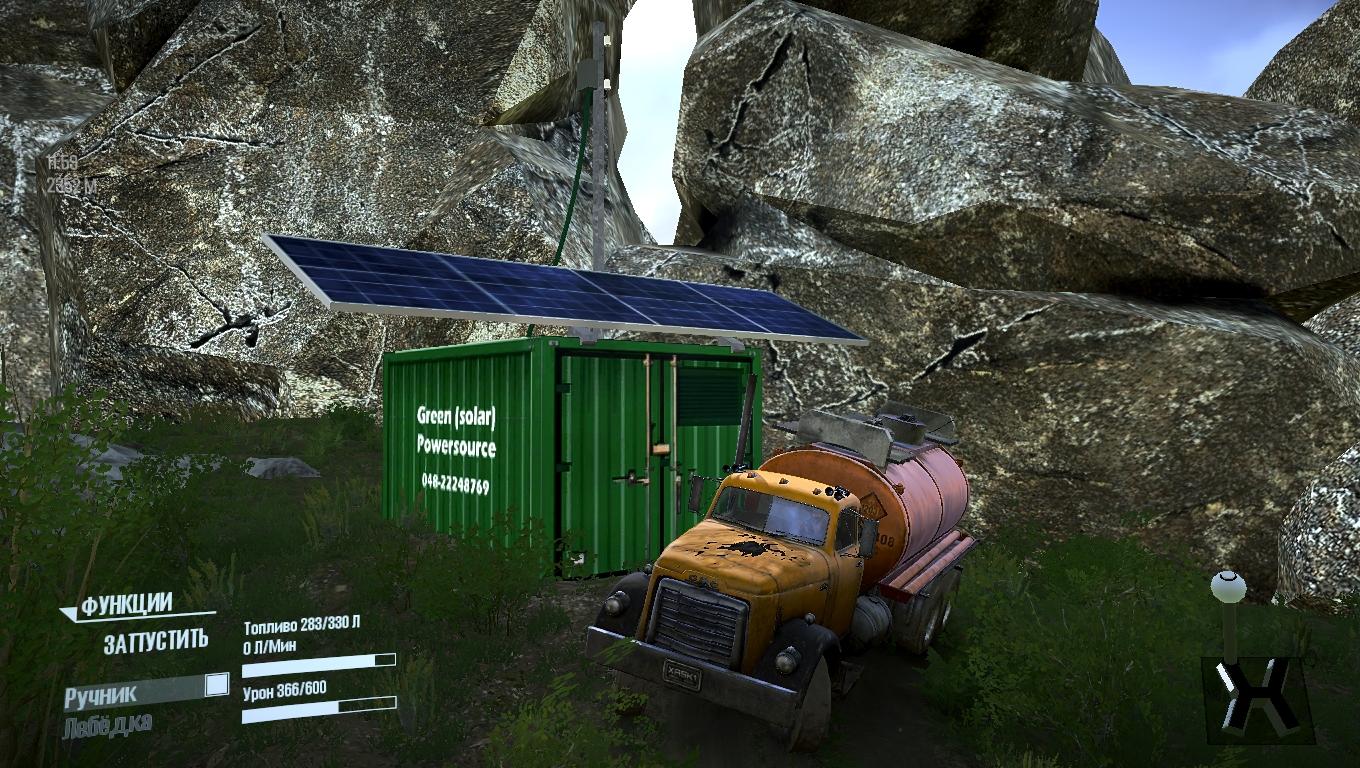
Task: Open the ФУНКЦИИ functions menu header
Action: (x=127, y=605)
